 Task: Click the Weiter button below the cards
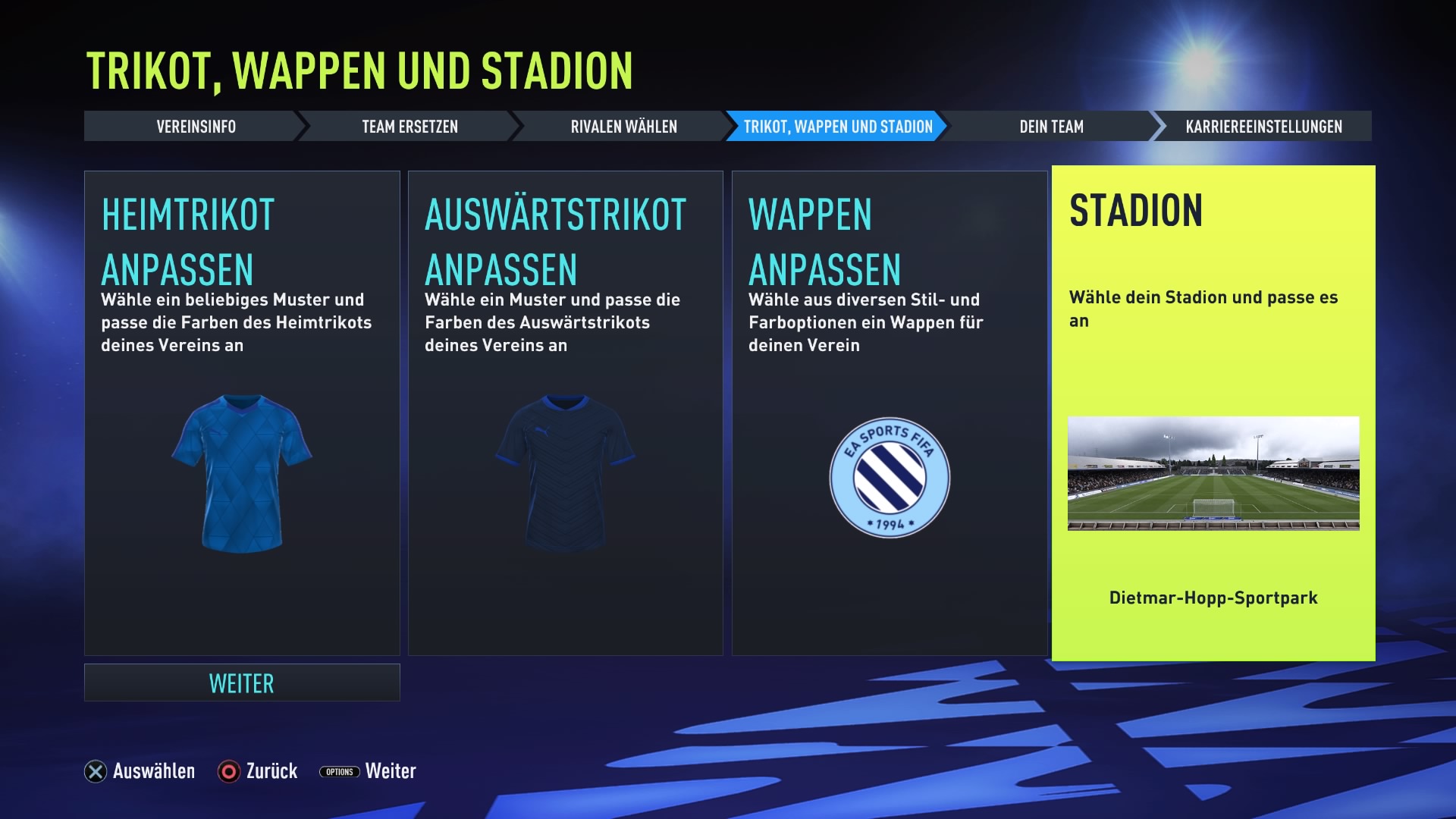tap(242, 683)
